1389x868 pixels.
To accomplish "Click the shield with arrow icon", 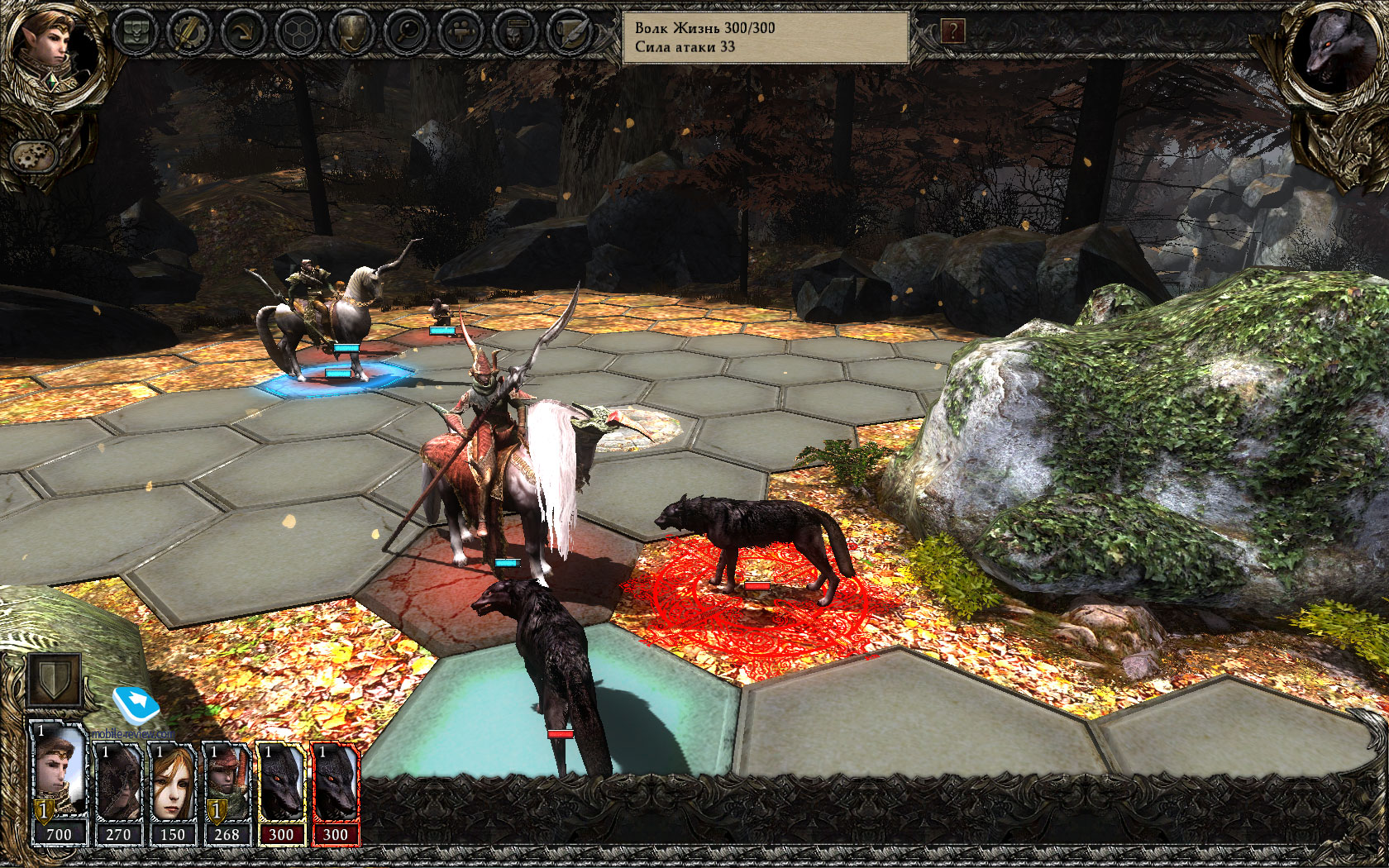I will point(351,32).
